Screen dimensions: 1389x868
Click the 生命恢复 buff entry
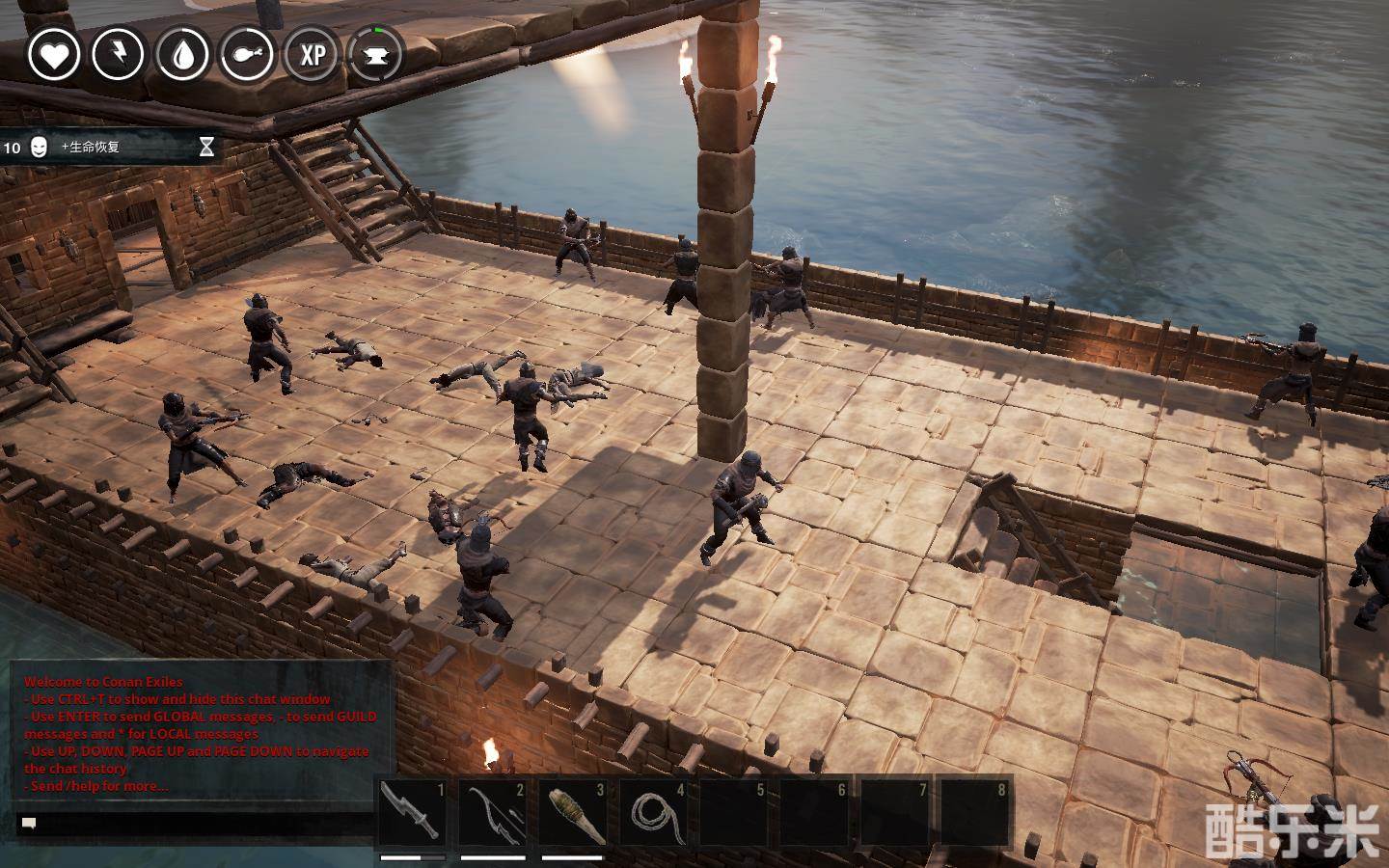pos(108,148)
